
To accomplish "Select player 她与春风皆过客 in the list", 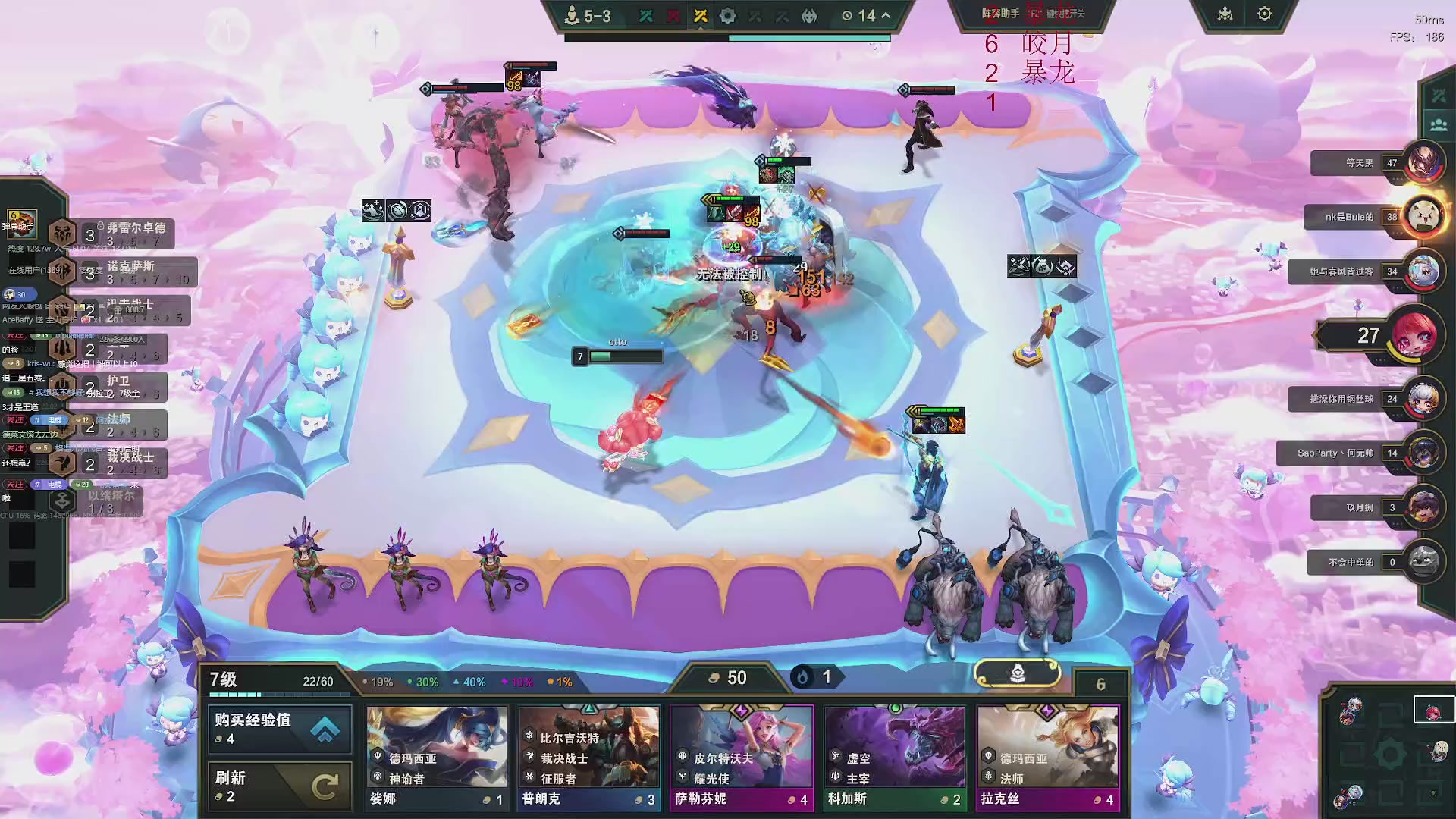I will pos(1423,271).
